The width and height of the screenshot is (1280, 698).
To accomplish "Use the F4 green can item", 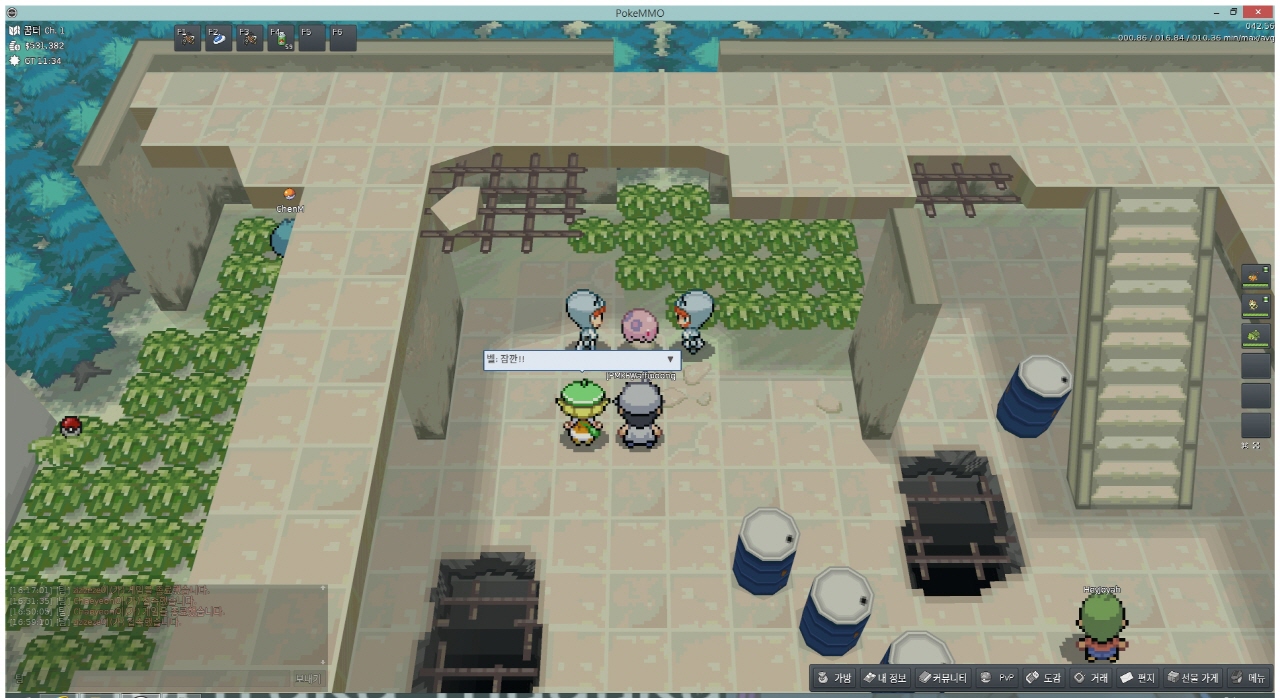I will 281,38.
